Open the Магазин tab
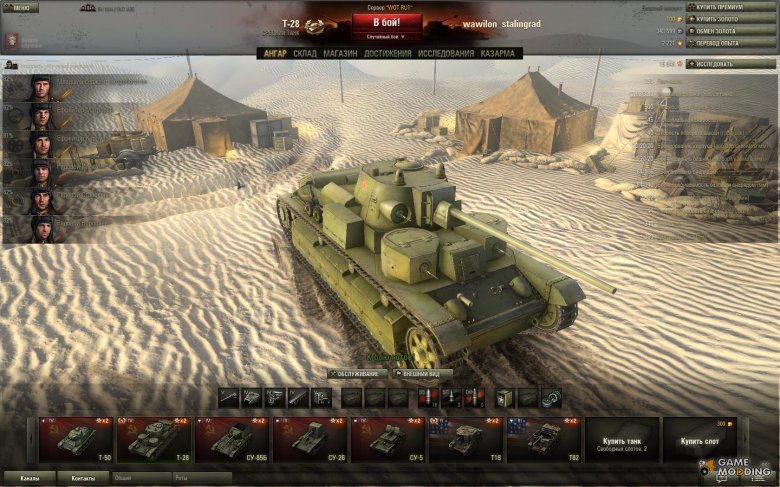Viewport: 780px width, 487px height. point(340,54)
